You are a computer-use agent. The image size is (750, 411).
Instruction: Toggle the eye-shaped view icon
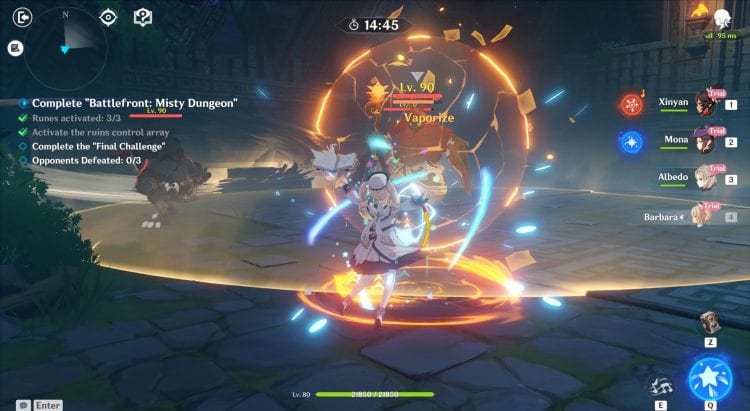point(109,16)
